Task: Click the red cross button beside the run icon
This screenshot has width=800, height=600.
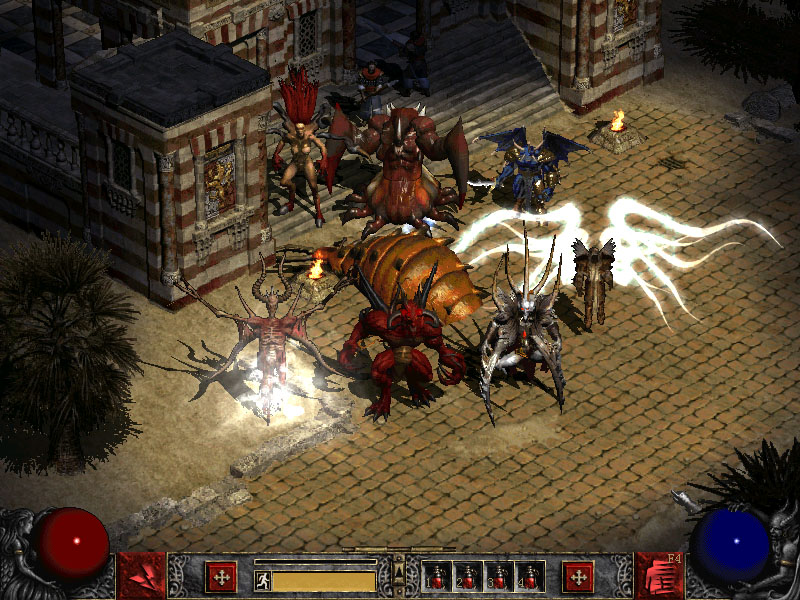Action: 221,577
